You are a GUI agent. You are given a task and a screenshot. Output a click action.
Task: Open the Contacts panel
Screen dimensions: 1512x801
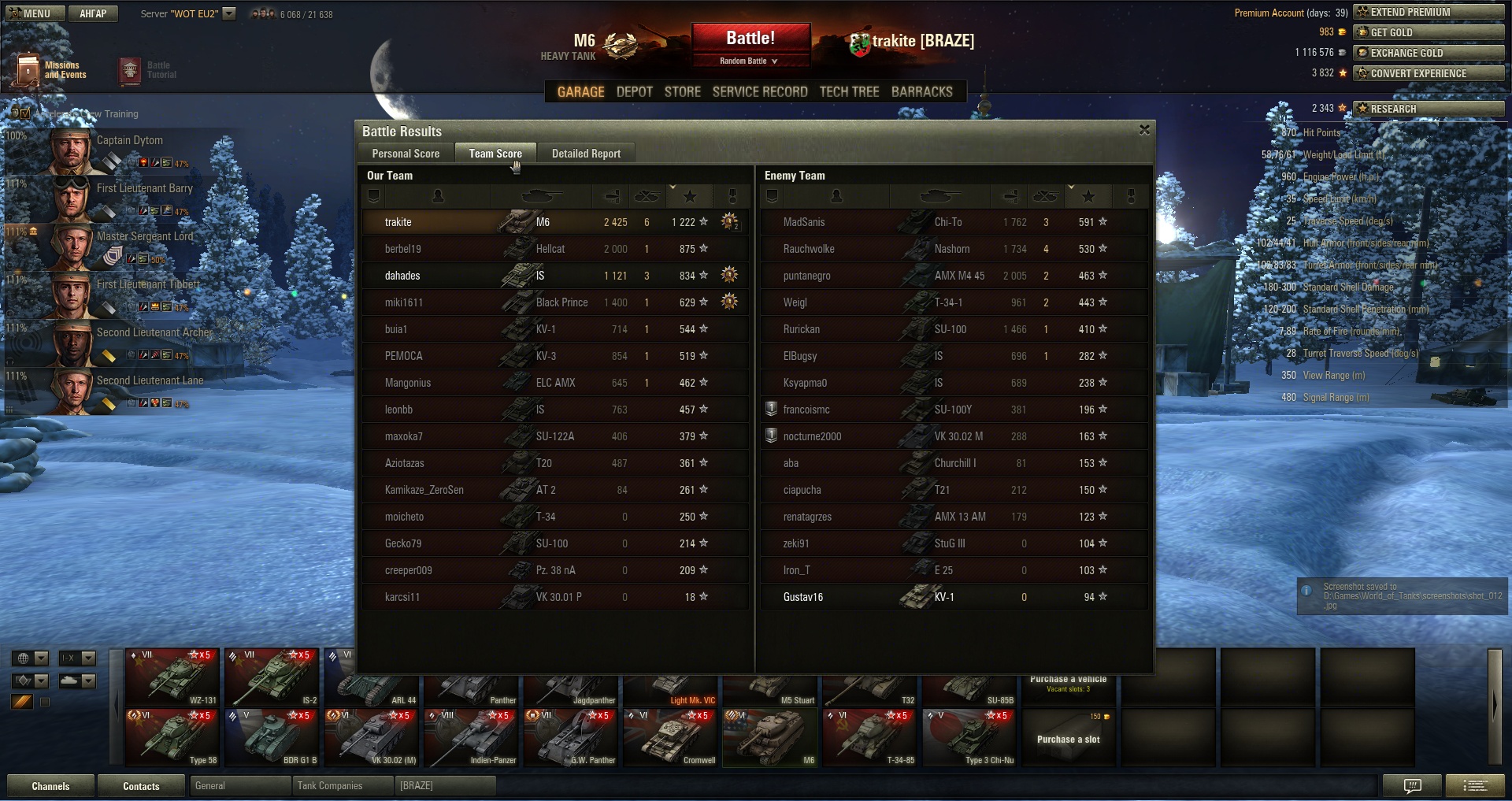(141, 786)
